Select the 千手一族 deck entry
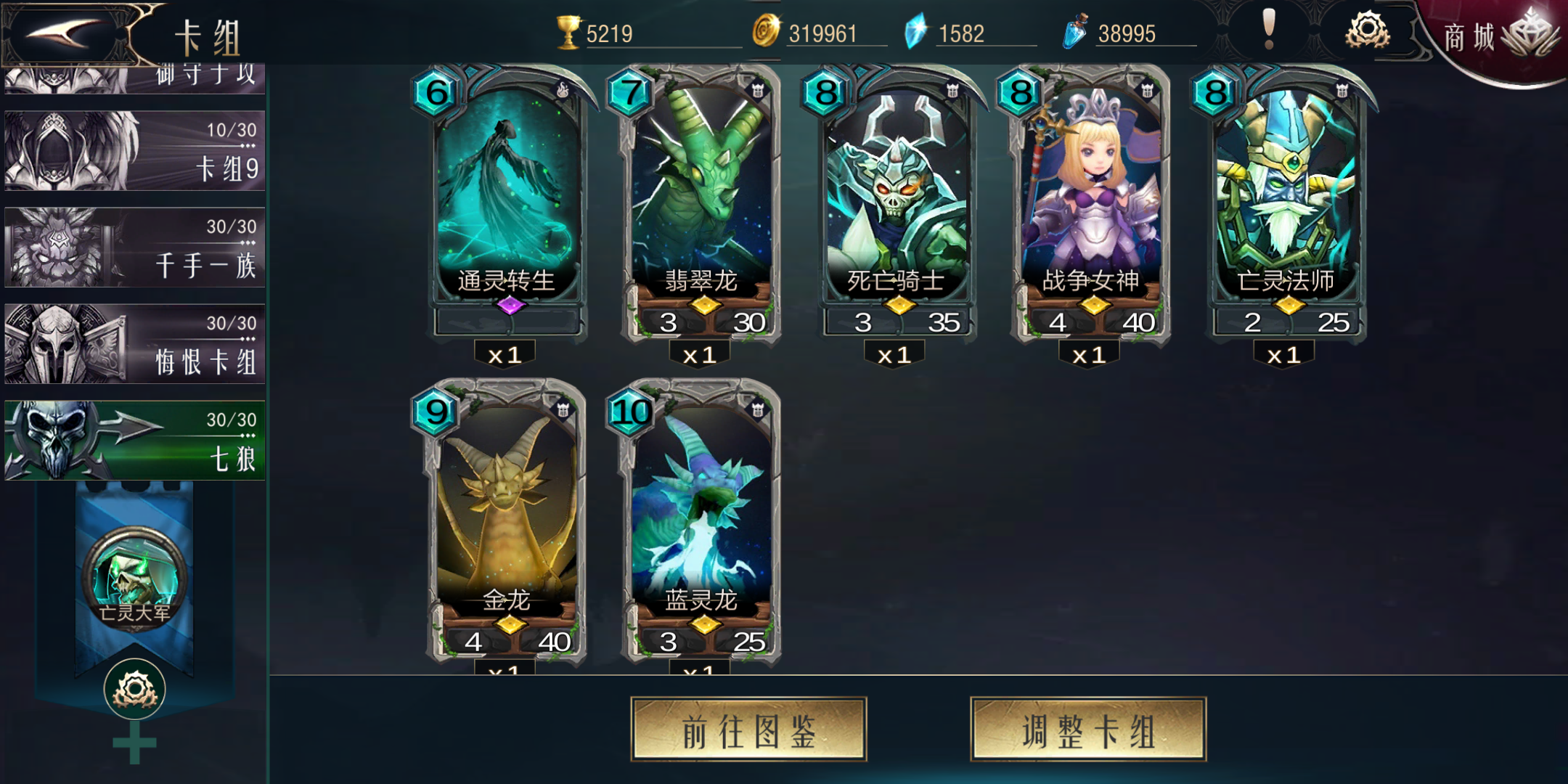The height and width of the screenshot is (784, 1568). [x=134, y=247]
